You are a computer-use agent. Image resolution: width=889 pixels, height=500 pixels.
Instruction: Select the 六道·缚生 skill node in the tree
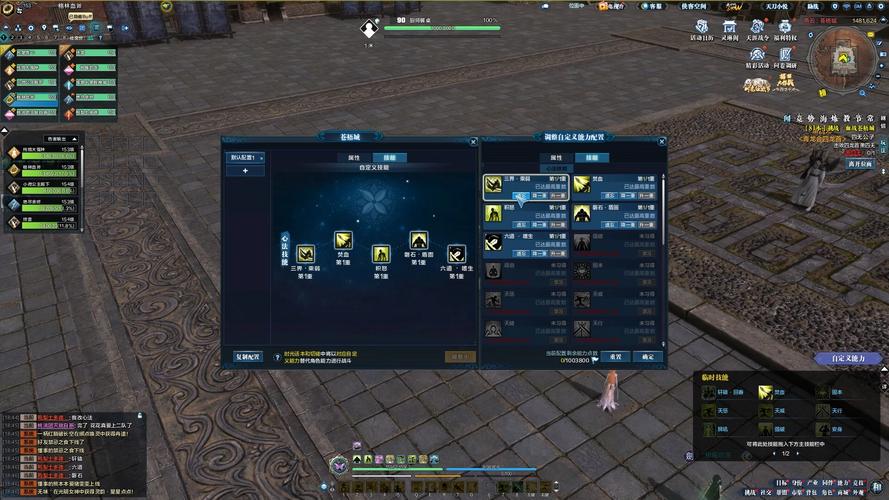coord(456,254)
